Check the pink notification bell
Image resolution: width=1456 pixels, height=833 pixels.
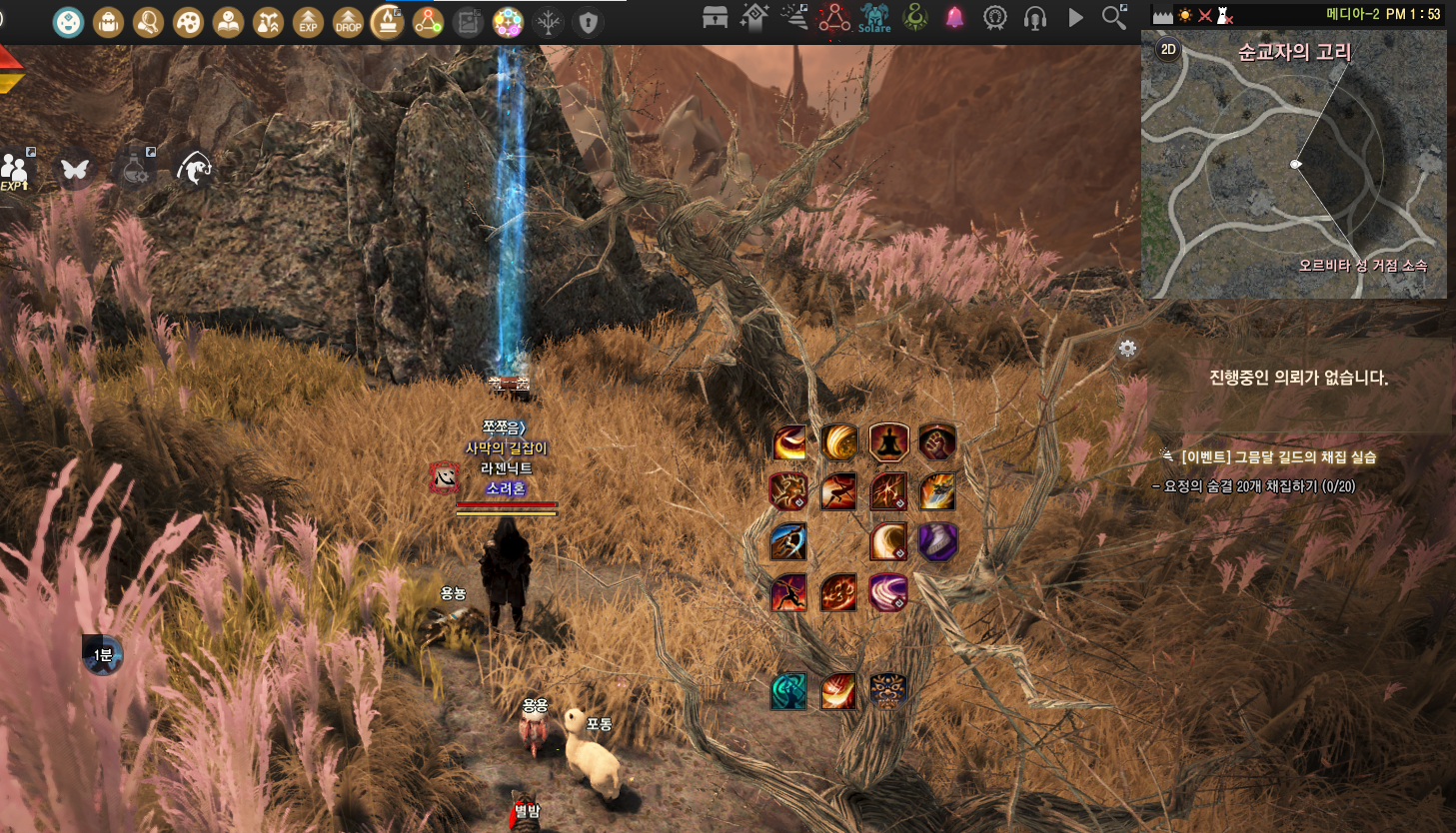coord(955,17)
